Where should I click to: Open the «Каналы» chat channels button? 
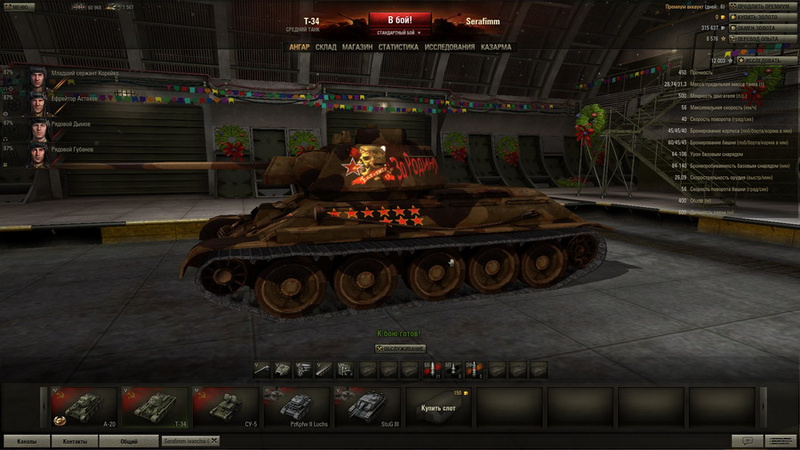(27, 441)
